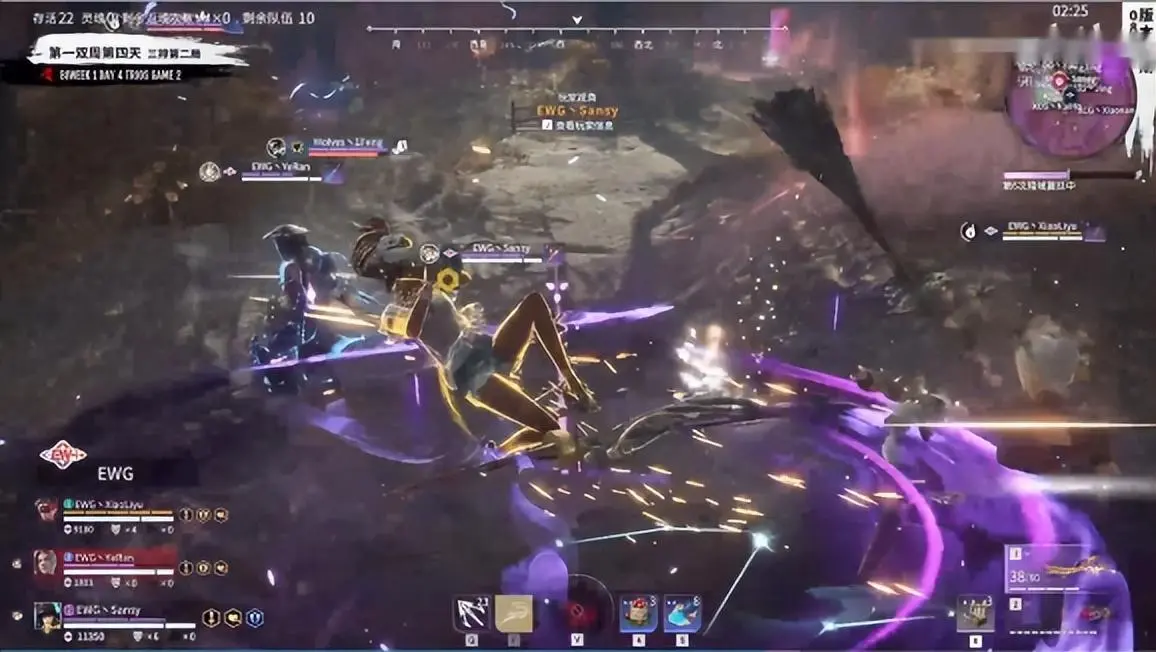The width and height of the screenshot is (1156, 652).
Task: Use the red armor repair item slot
Action: 637,612
